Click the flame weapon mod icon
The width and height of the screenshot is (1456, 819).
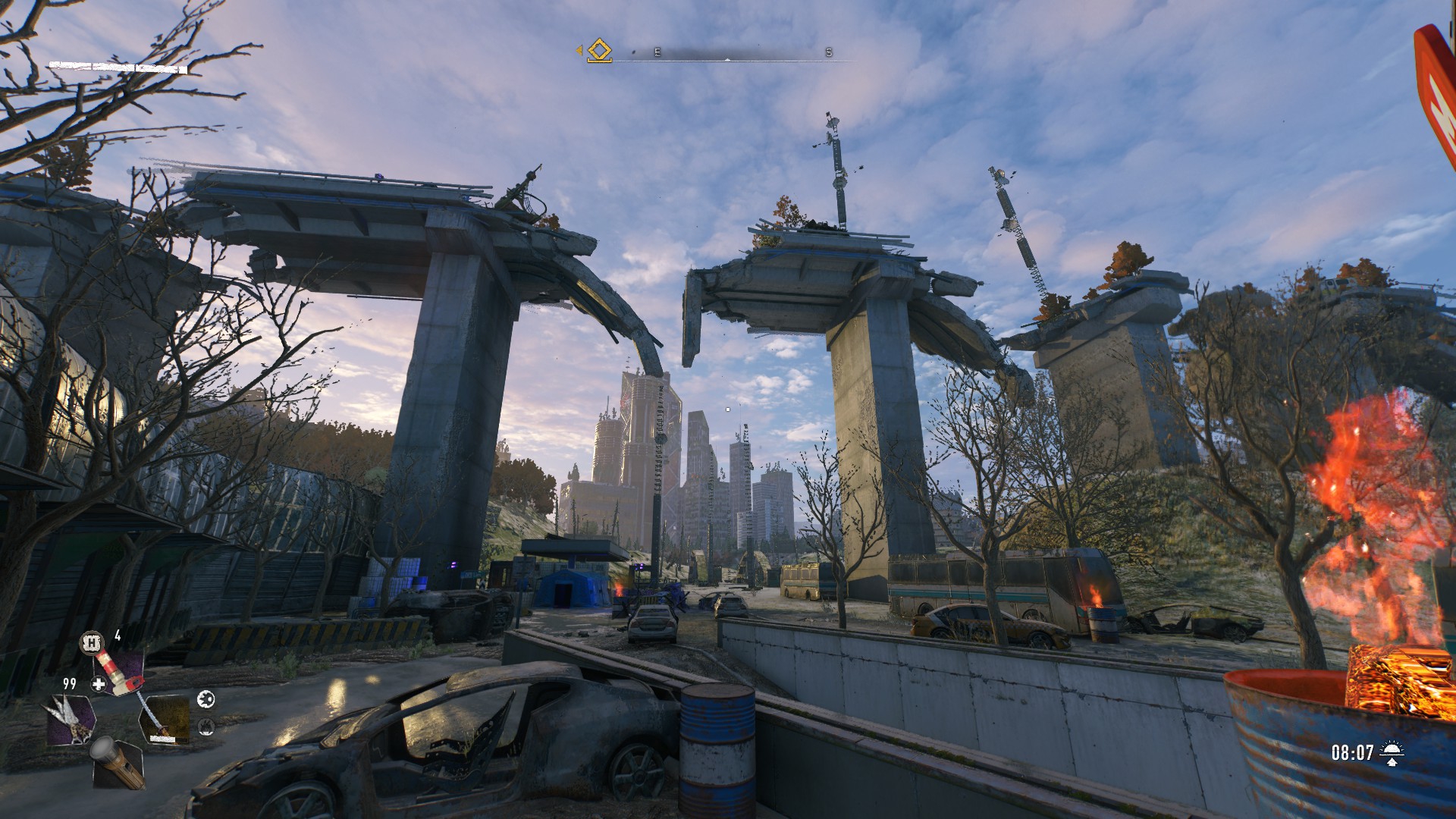(x=206, y=727)
